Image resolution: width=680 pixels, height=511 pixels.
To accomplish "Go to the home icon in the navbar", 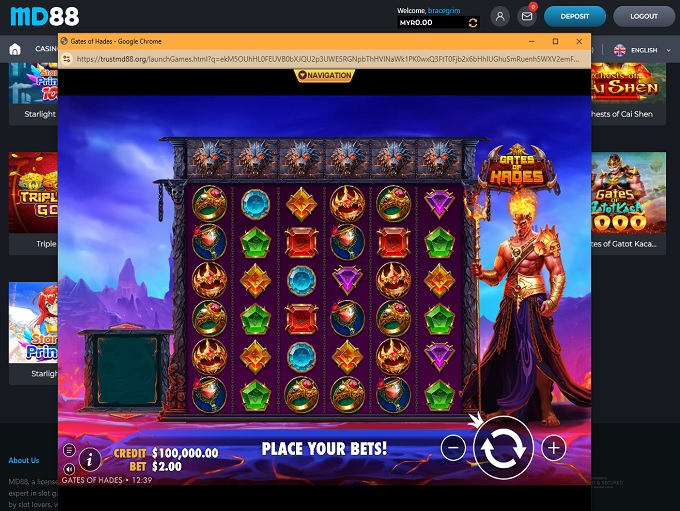I will (15, 49).
